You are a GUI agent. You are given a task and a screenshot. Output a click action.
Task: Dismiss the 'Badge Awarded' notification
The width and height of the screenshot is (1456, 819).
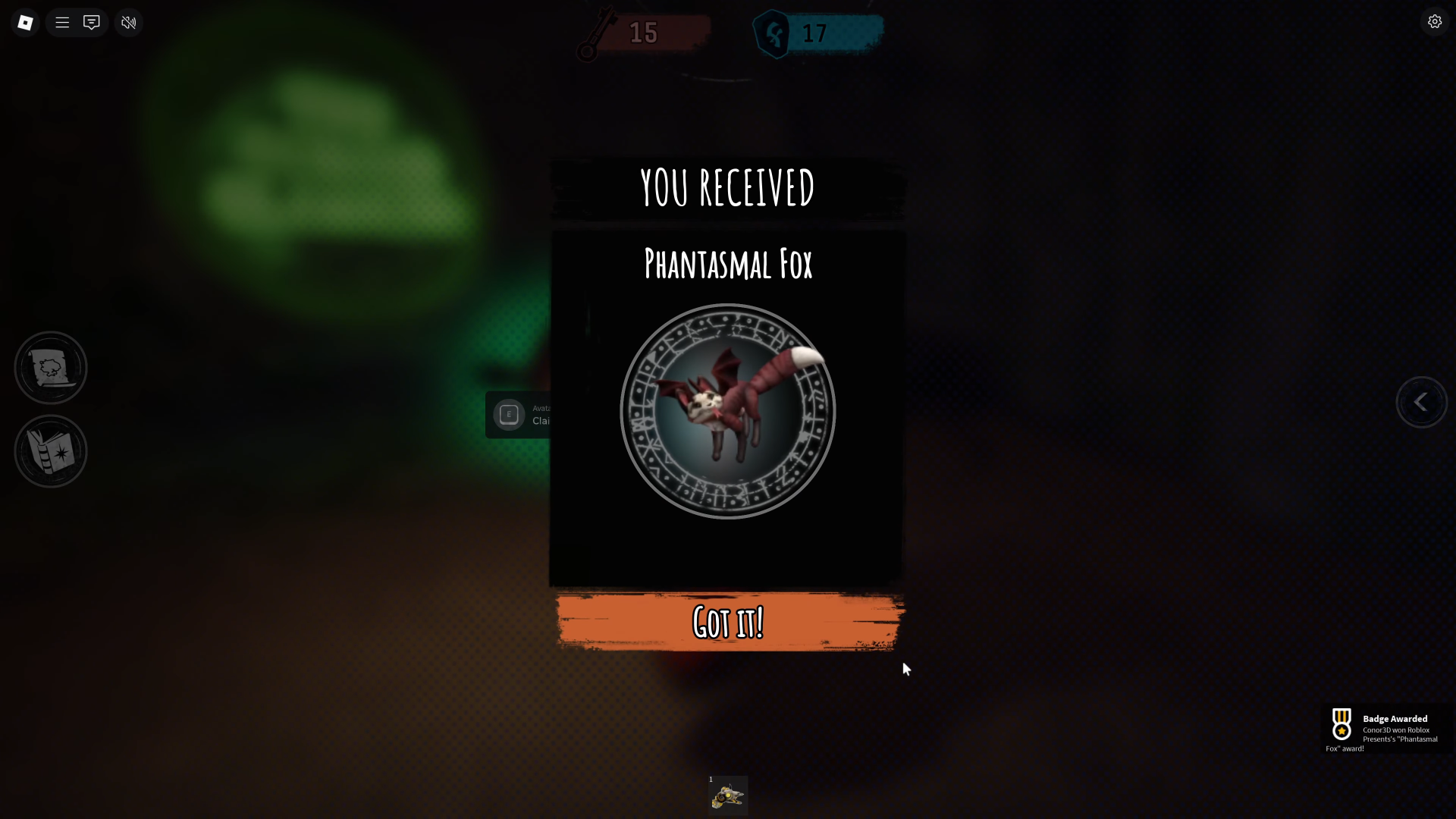[x=1388, y=730]
